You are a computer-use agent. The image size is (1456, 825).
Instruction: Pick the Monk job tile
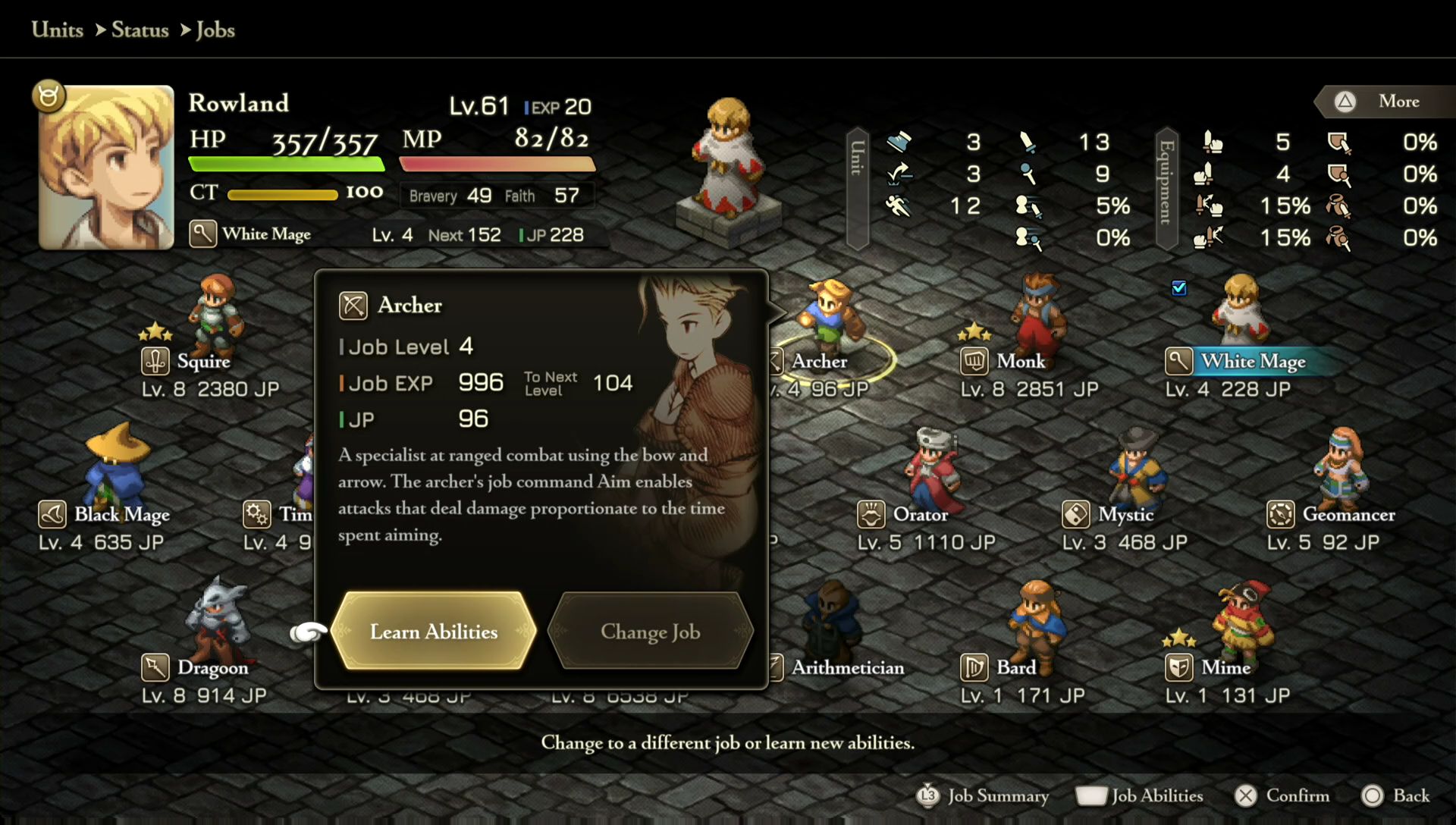coord(1020,361)
